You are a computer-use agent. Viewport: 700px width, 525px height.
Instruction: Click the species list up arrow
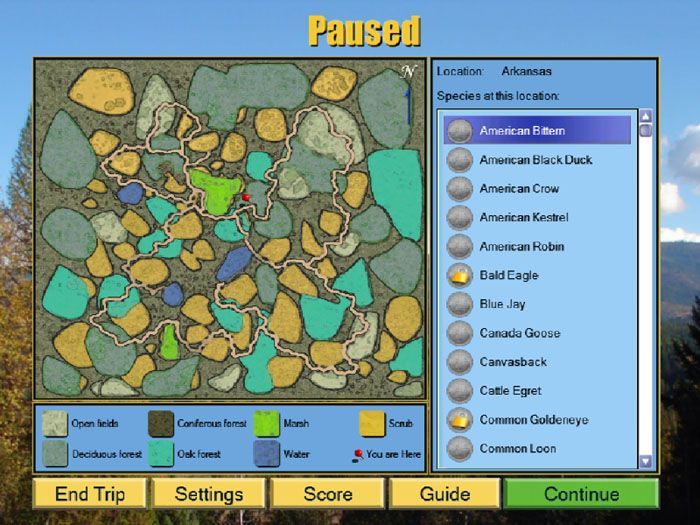[645, 116]
